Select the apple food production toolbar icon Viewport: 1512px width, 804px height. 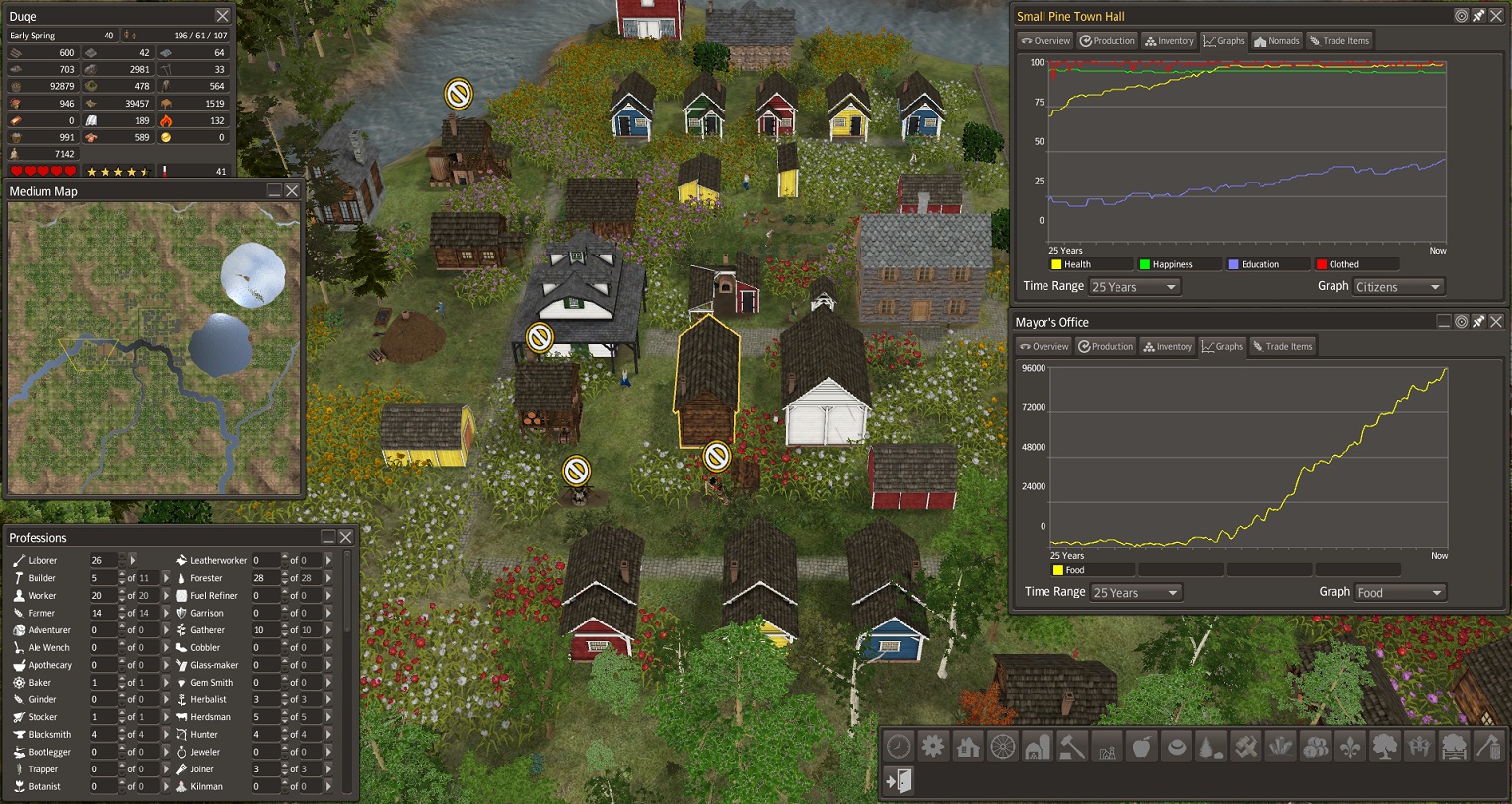[x=1141, y=747]
